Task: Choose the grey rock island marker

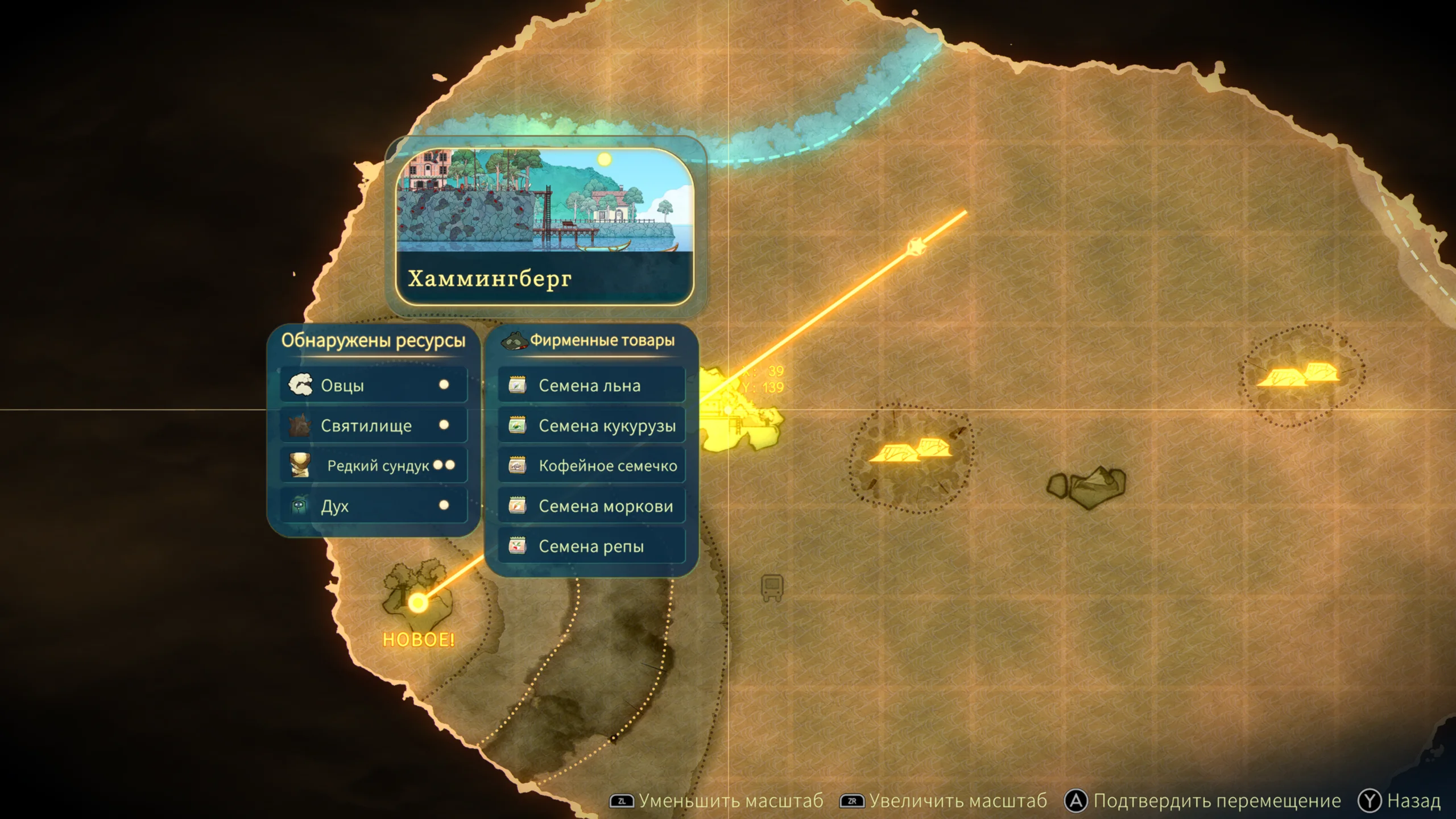Action: 1087,486
